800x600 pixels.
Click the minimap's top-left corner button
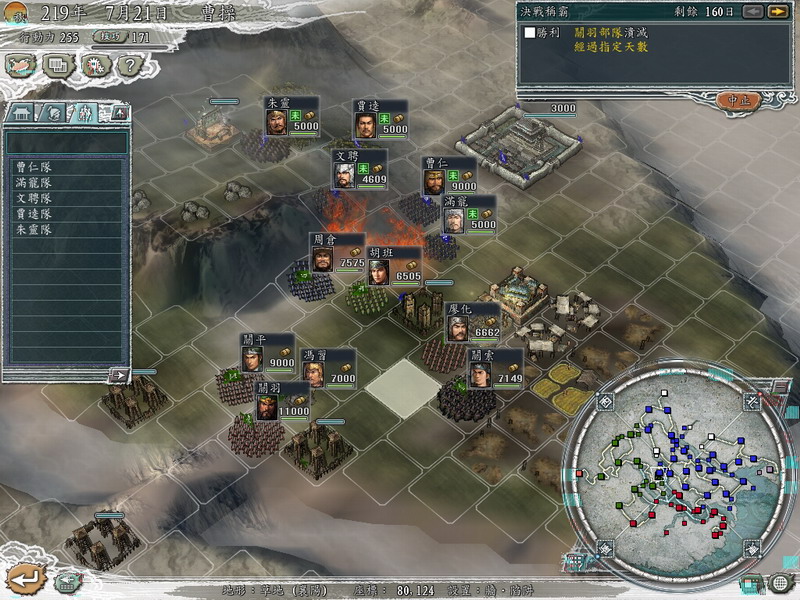606,402
